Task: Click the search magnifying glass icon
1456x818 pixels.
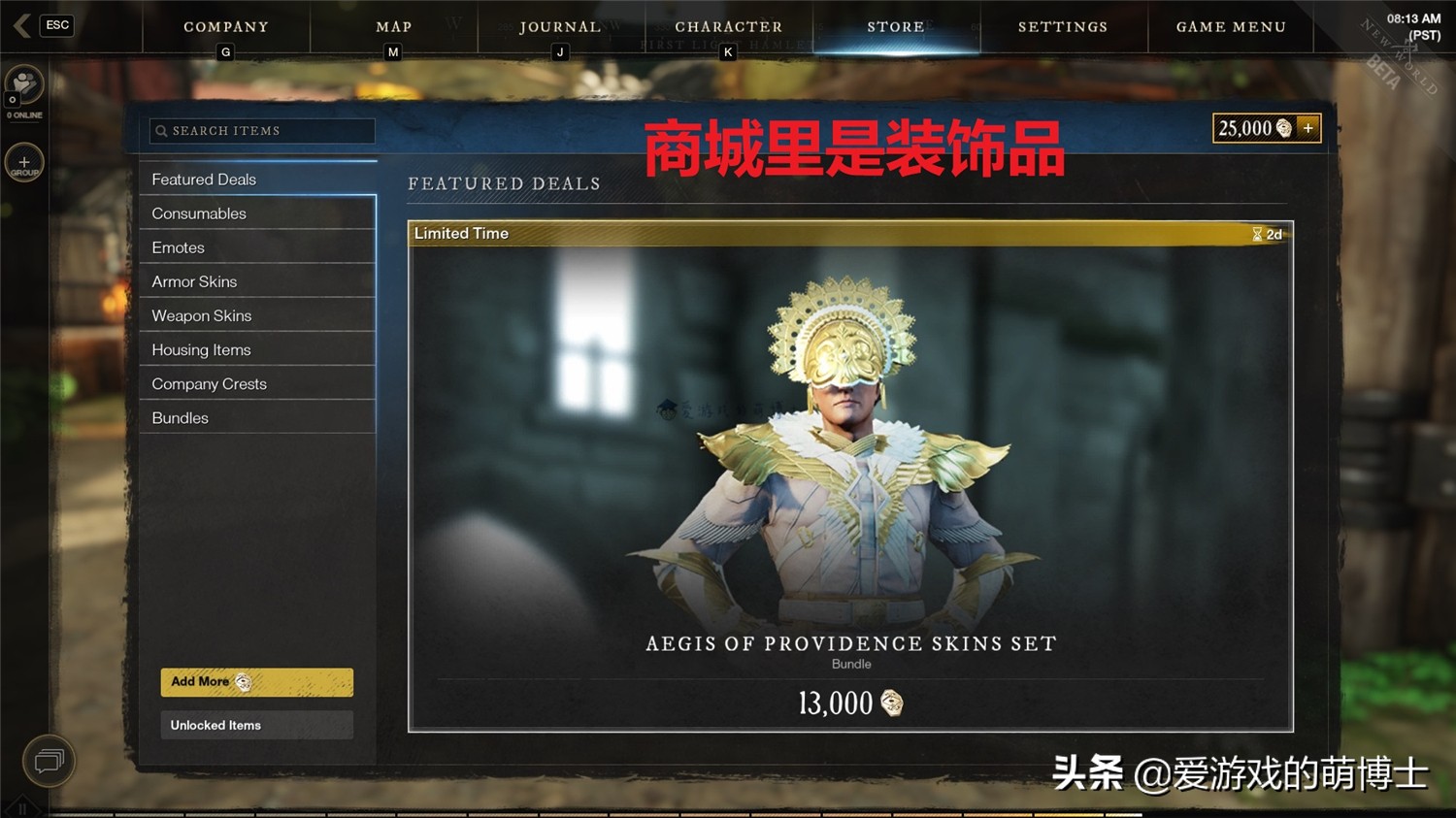Action: pyautogui.click(x=162, y=130)
